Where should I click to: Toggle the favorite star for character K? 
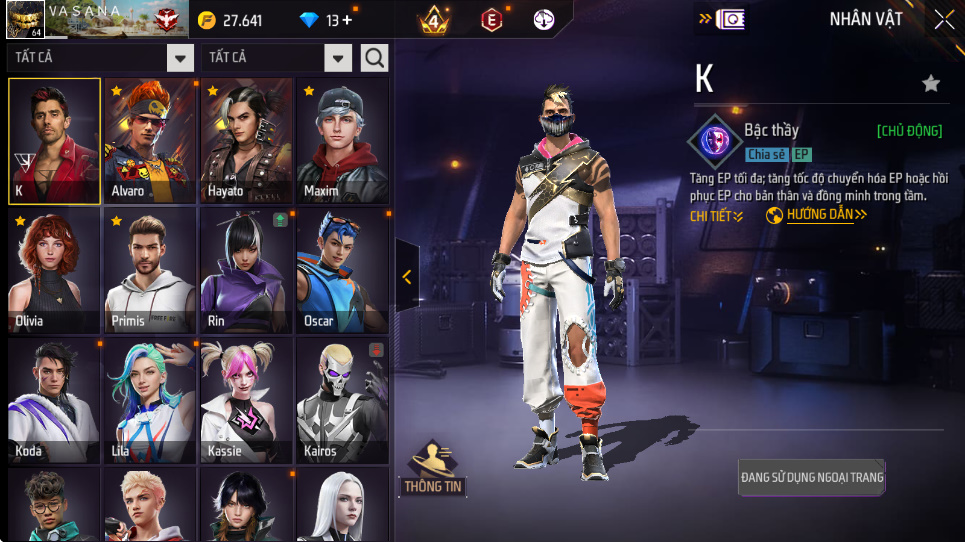(x=931, y=84)
